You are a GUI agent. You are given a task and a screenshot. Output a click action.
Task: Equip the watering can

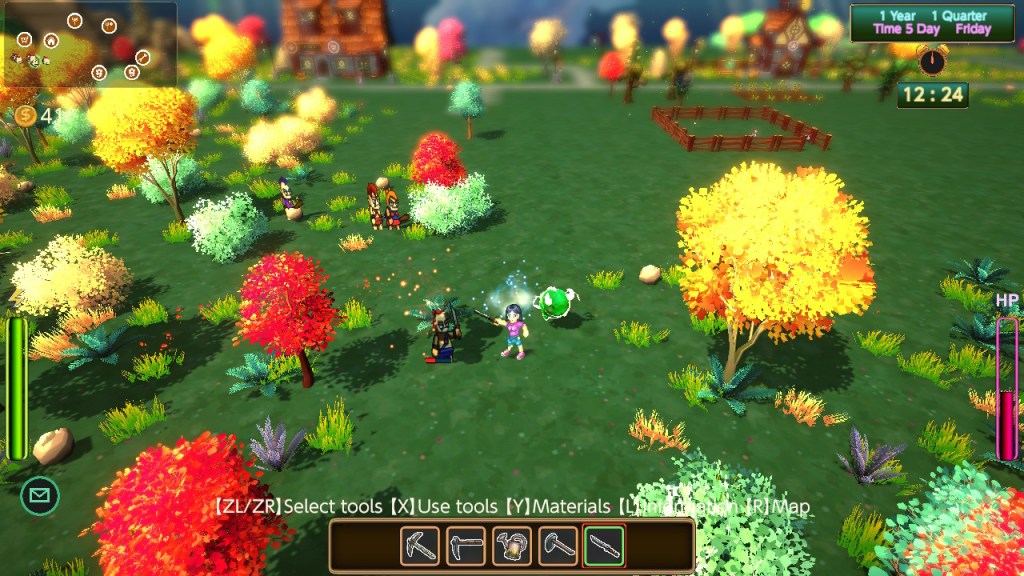pyautogui.click(x=512, y=546)
